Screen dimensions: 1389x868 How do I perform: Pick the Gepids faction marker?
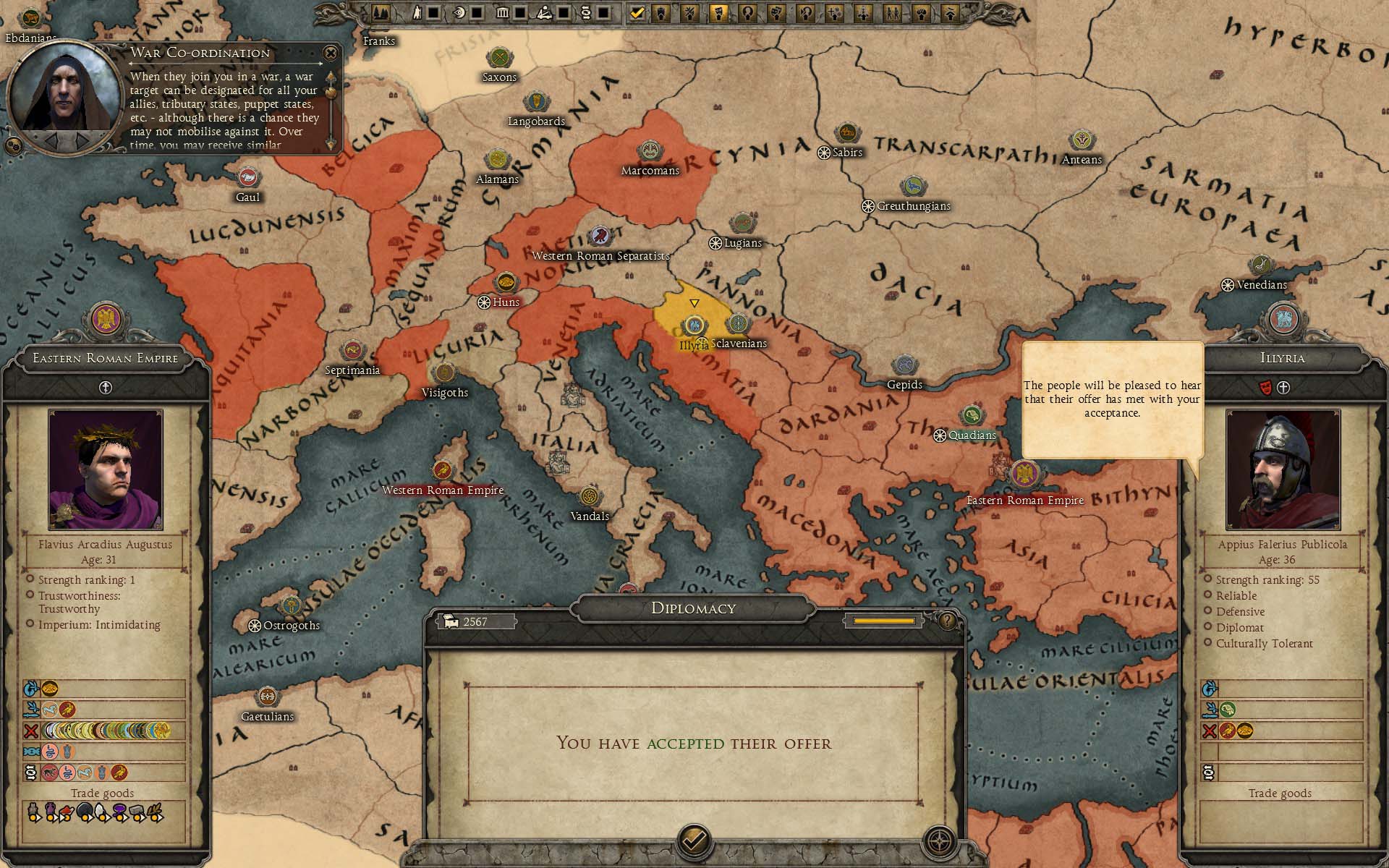(904, 366)
